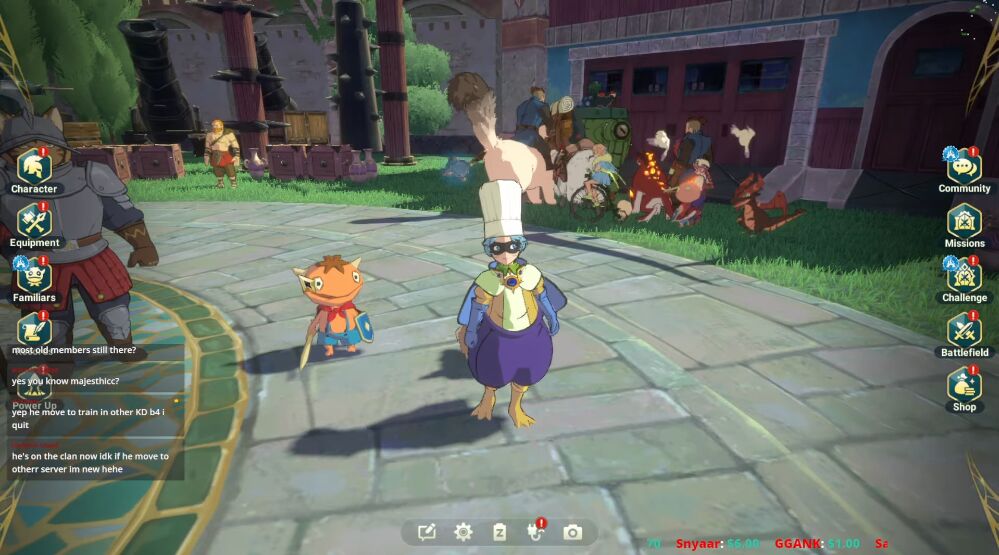Screen dimensions: 999x555
Task: Open the Missions menu
Action: click(x=964, y=221)
